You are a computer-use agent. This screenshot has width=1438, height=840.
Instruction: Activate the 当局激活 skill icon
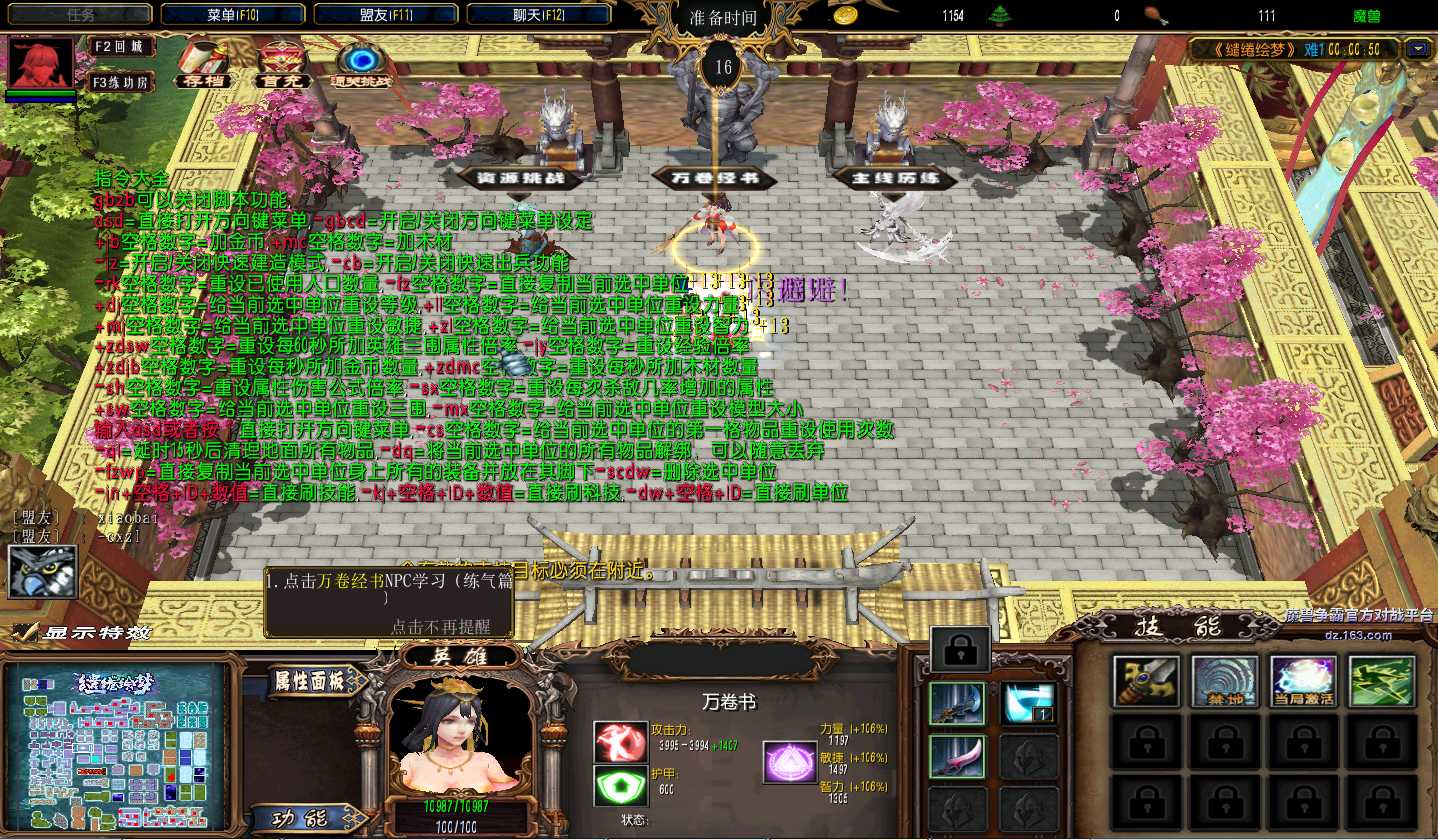point(1304,681)
